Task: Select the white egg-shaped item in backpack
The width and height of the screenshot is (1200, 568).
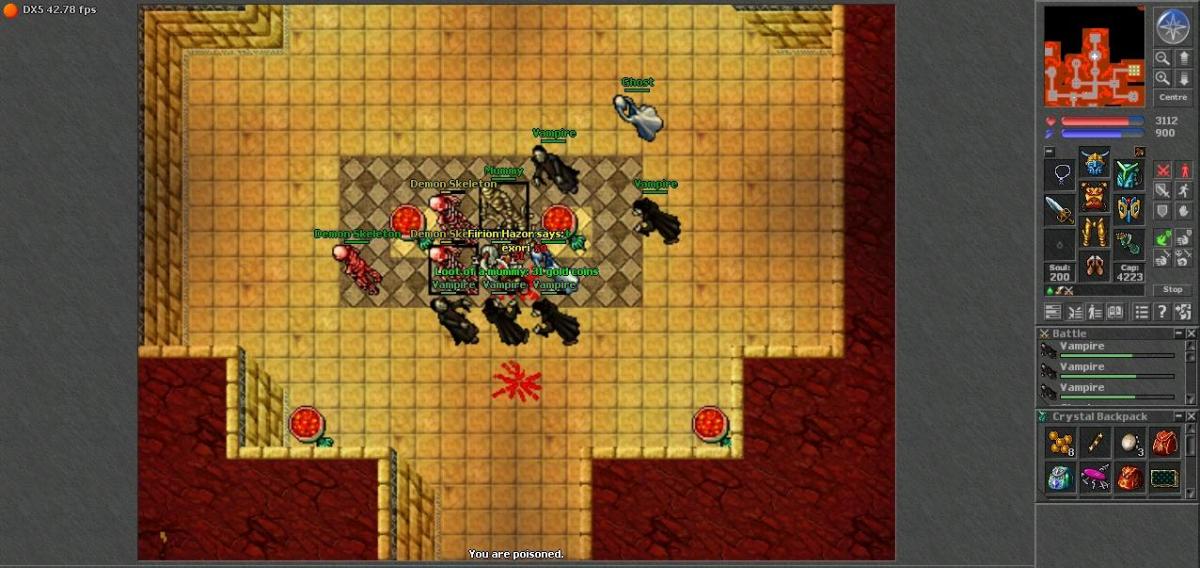Action: point(1129,443)
